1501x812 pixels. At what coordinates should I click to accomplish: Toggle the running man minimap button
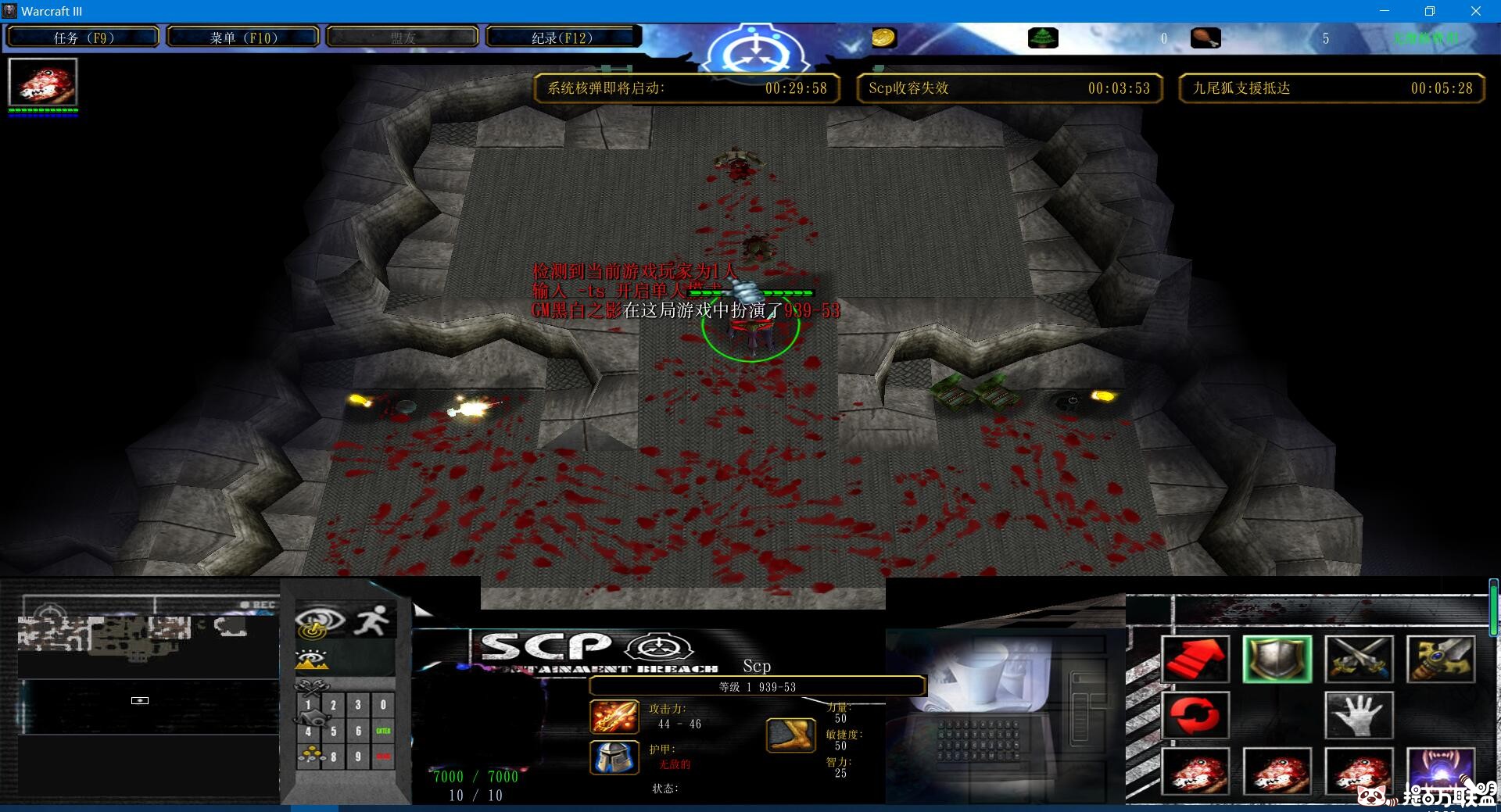click(x=371, y=621)
